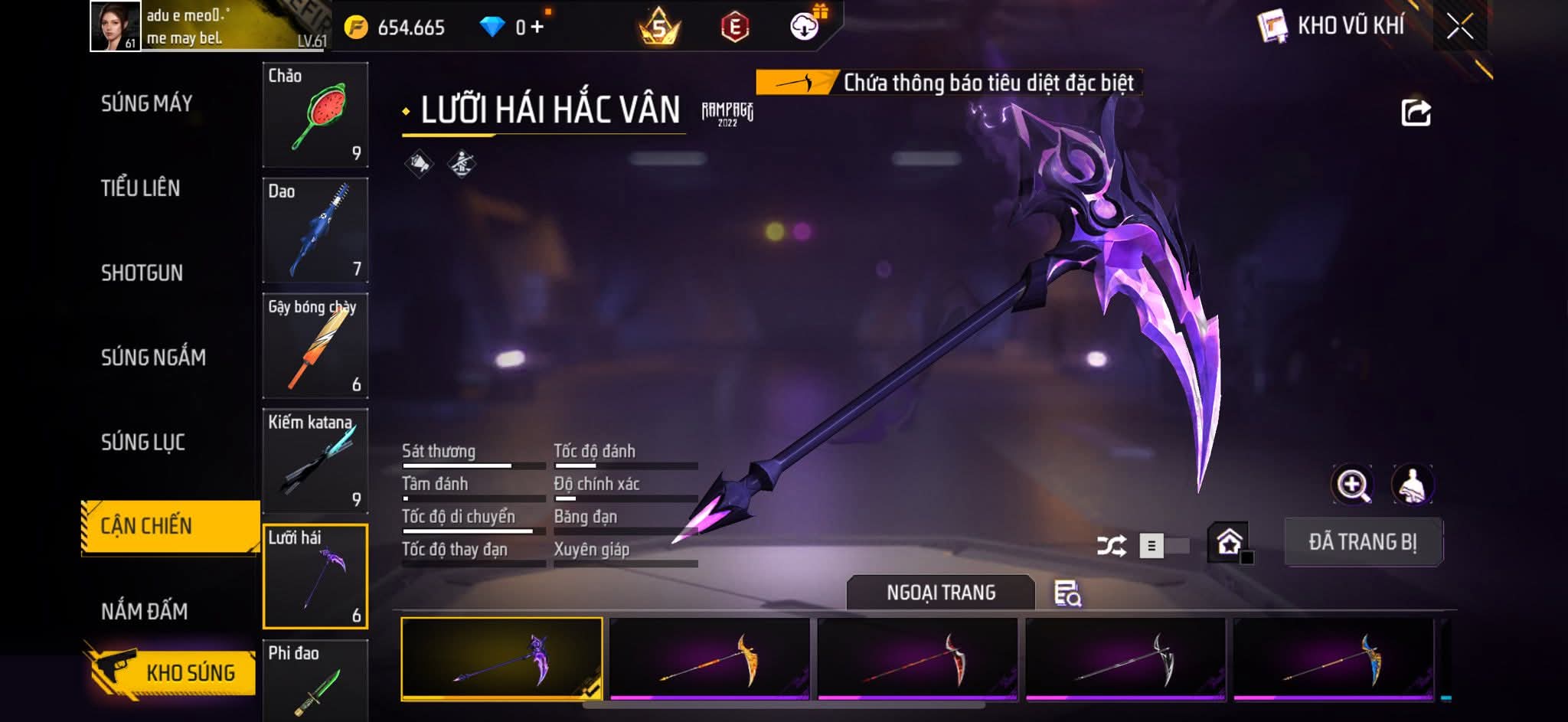Toggle the character preview icon

(x=1412, y=485)
